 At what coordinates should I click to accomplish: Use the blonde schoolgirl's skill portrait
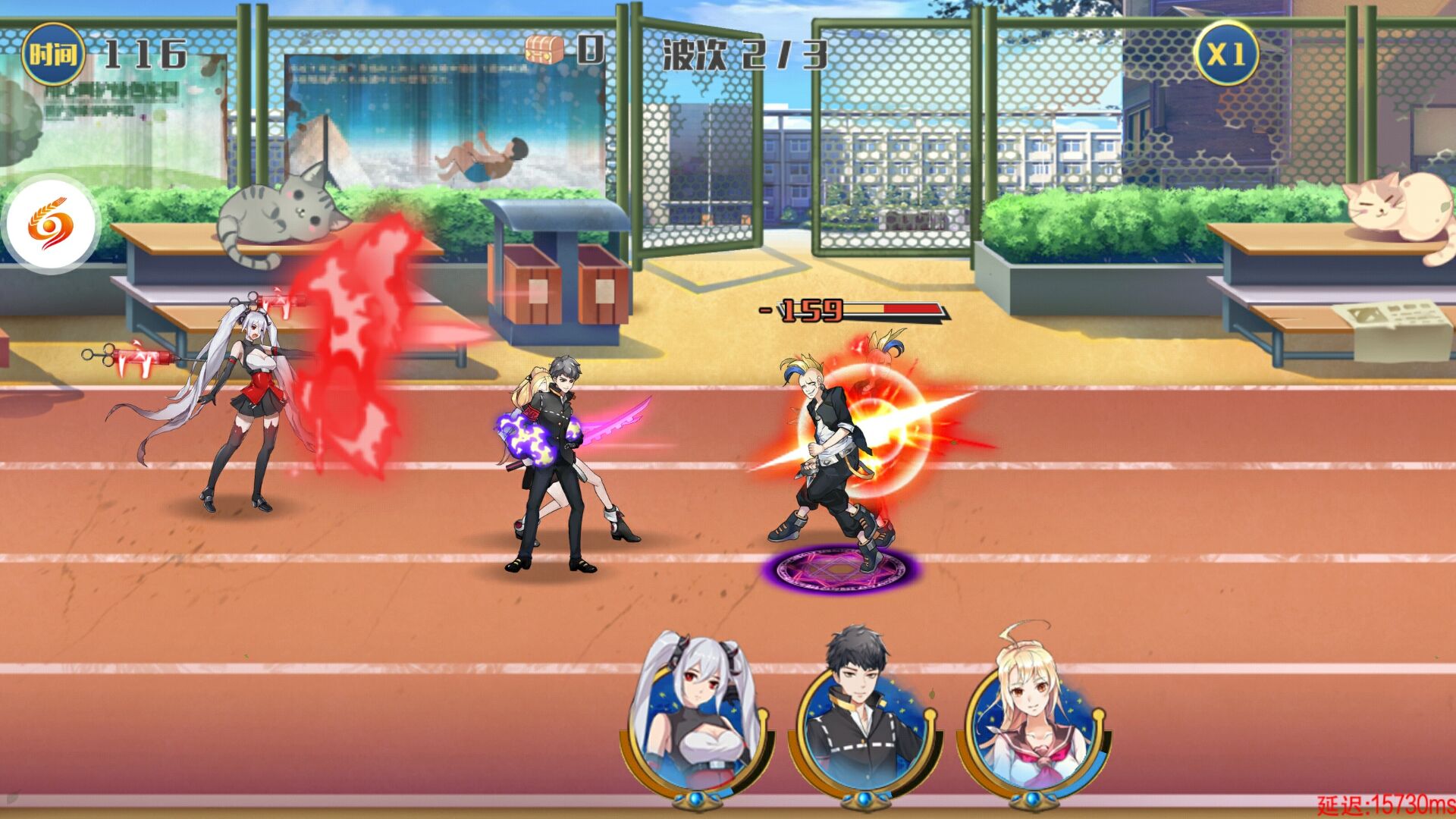1033,720
